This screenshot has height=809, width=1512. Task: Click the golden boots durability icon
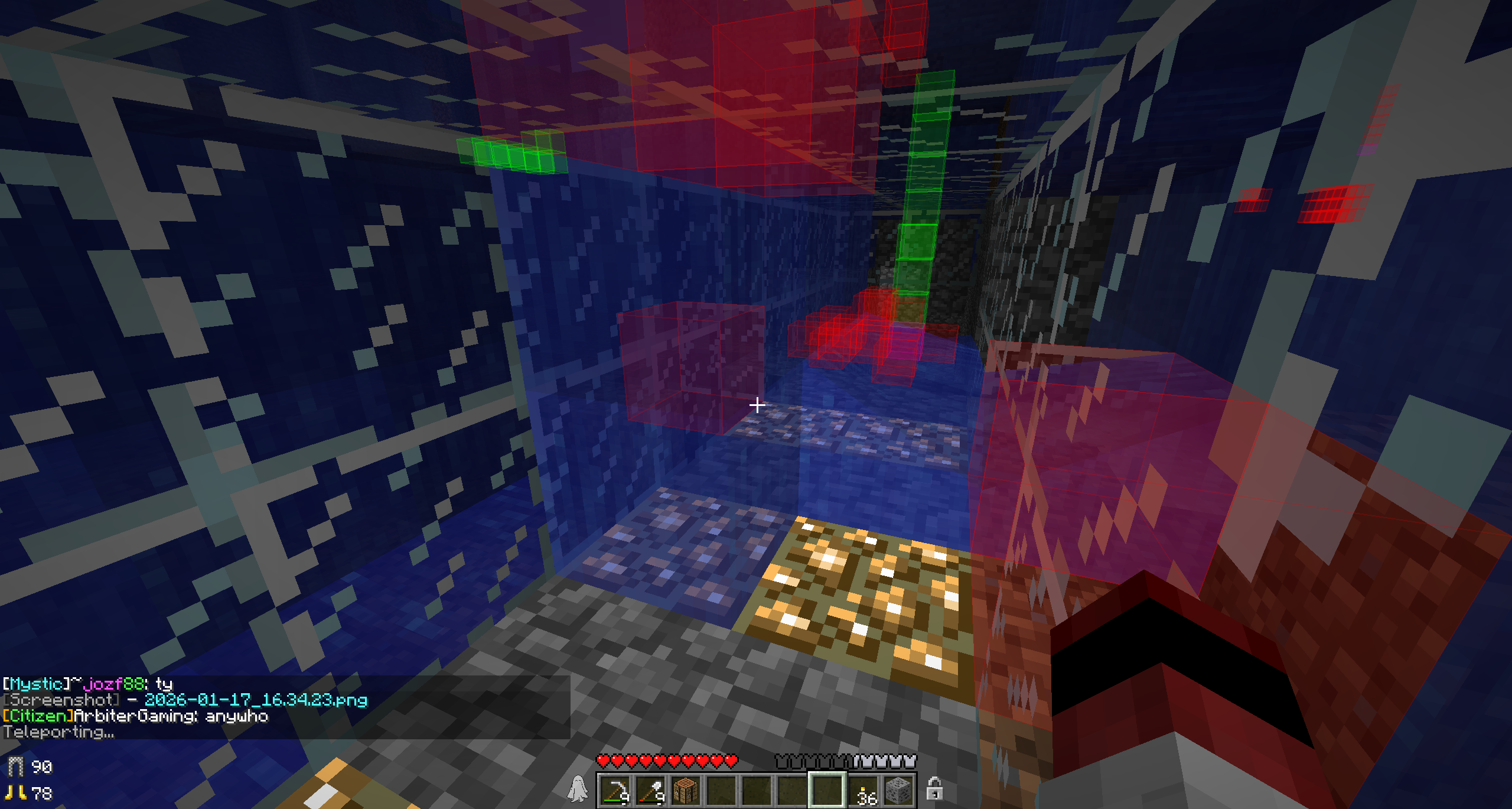click(x=15, y=792)
